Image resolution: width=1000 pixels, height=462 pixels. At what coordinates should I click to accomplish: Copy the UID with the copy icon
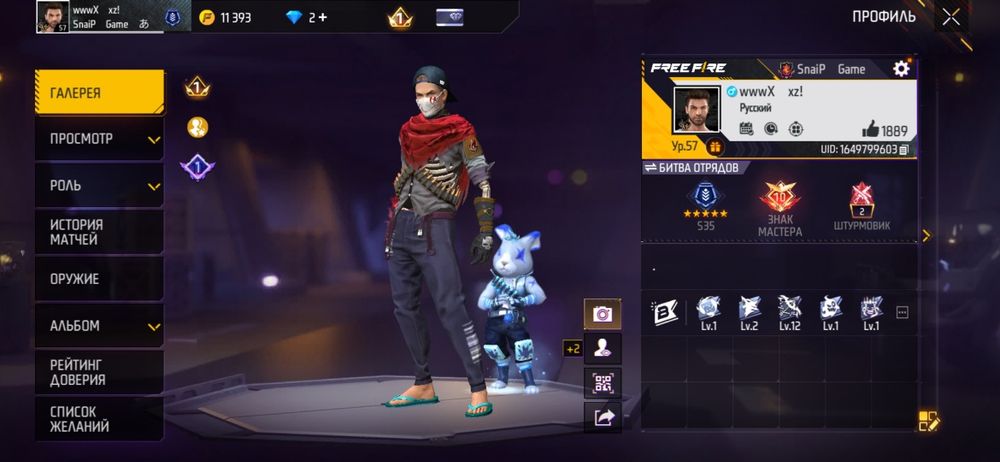(903, 150)
